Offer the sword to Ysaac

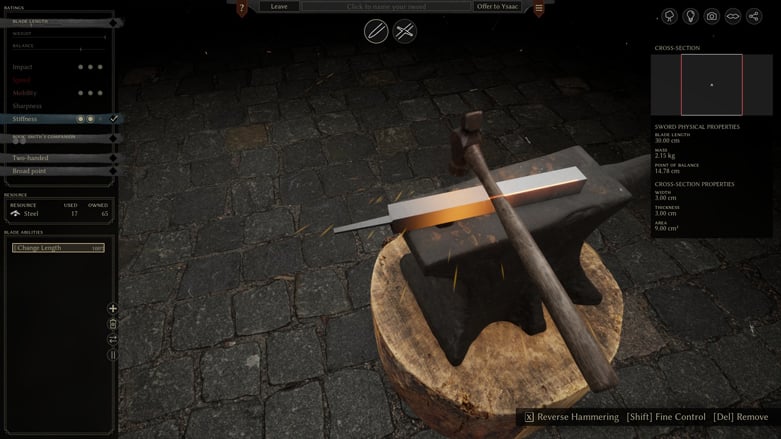pyautogui.click(x=496, y=7)
